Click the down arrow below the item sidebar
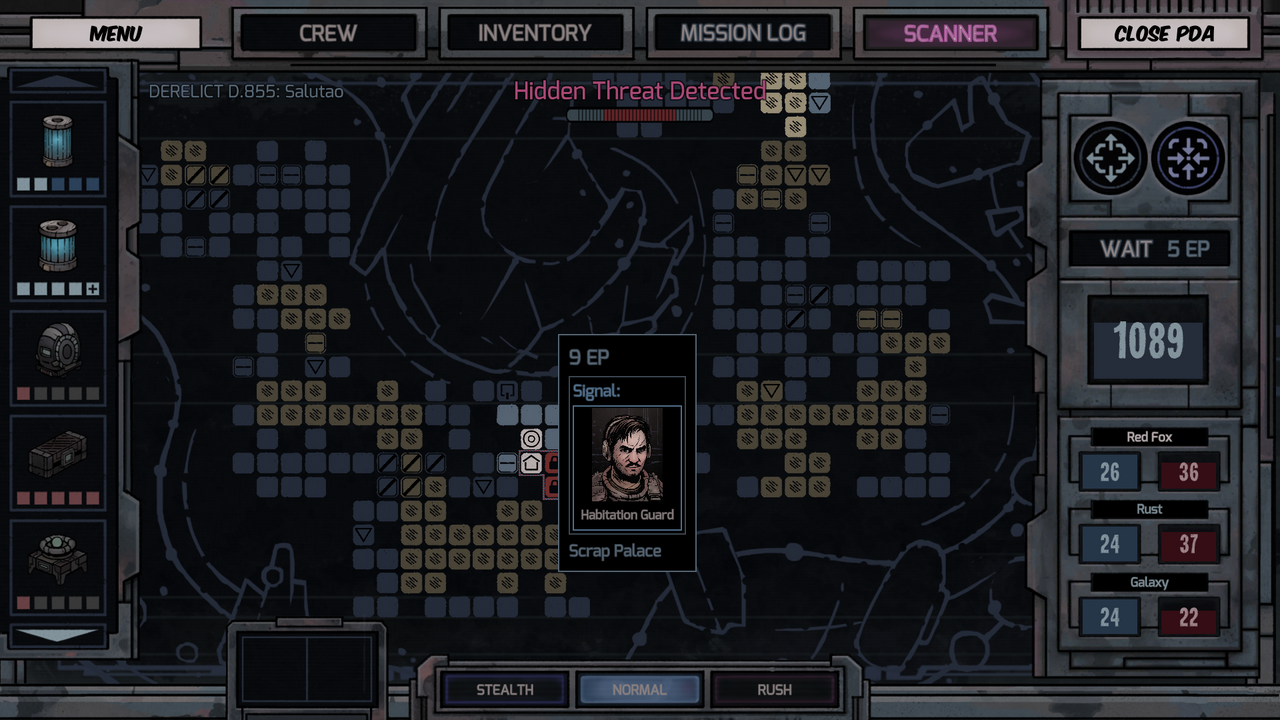Image resolution: width=1280 pixels, height=720 pixels. 57,634
